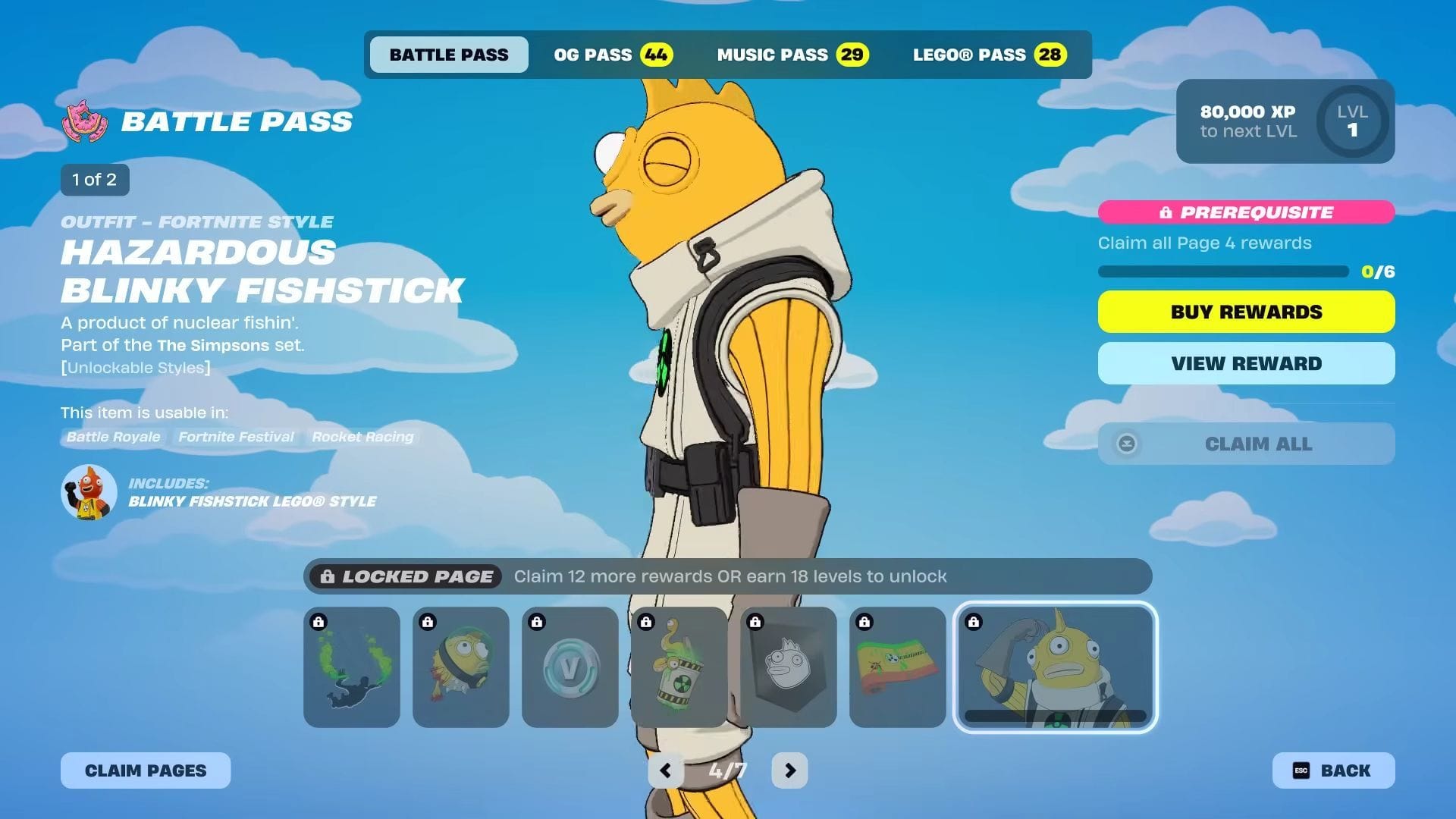
Task: Select the nuclear fish wrap reward
Action: [896, 667]
